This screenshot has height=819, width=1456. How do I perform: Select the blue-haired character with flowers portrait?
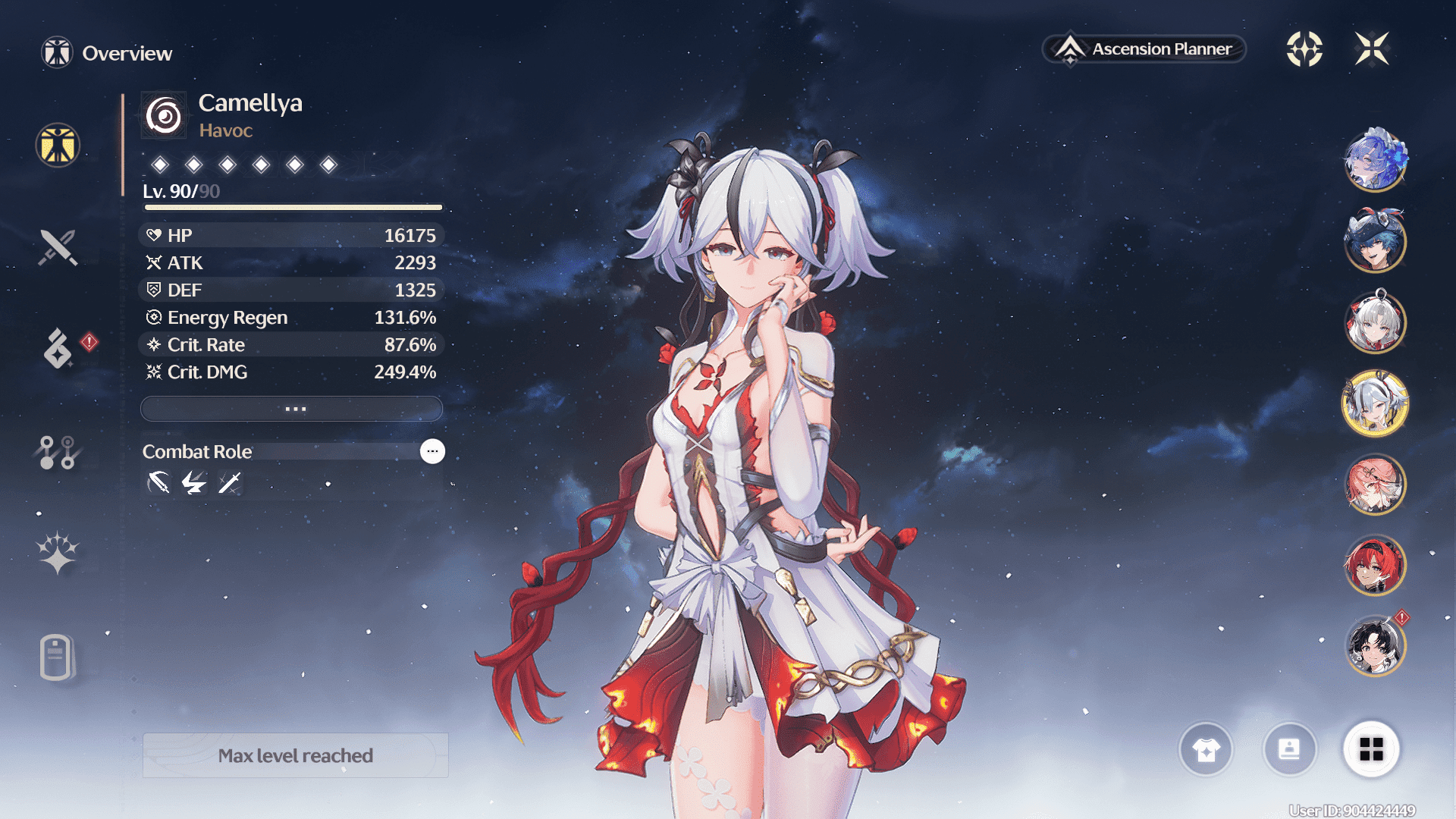pyautogui.click(x=1375, y=160)
